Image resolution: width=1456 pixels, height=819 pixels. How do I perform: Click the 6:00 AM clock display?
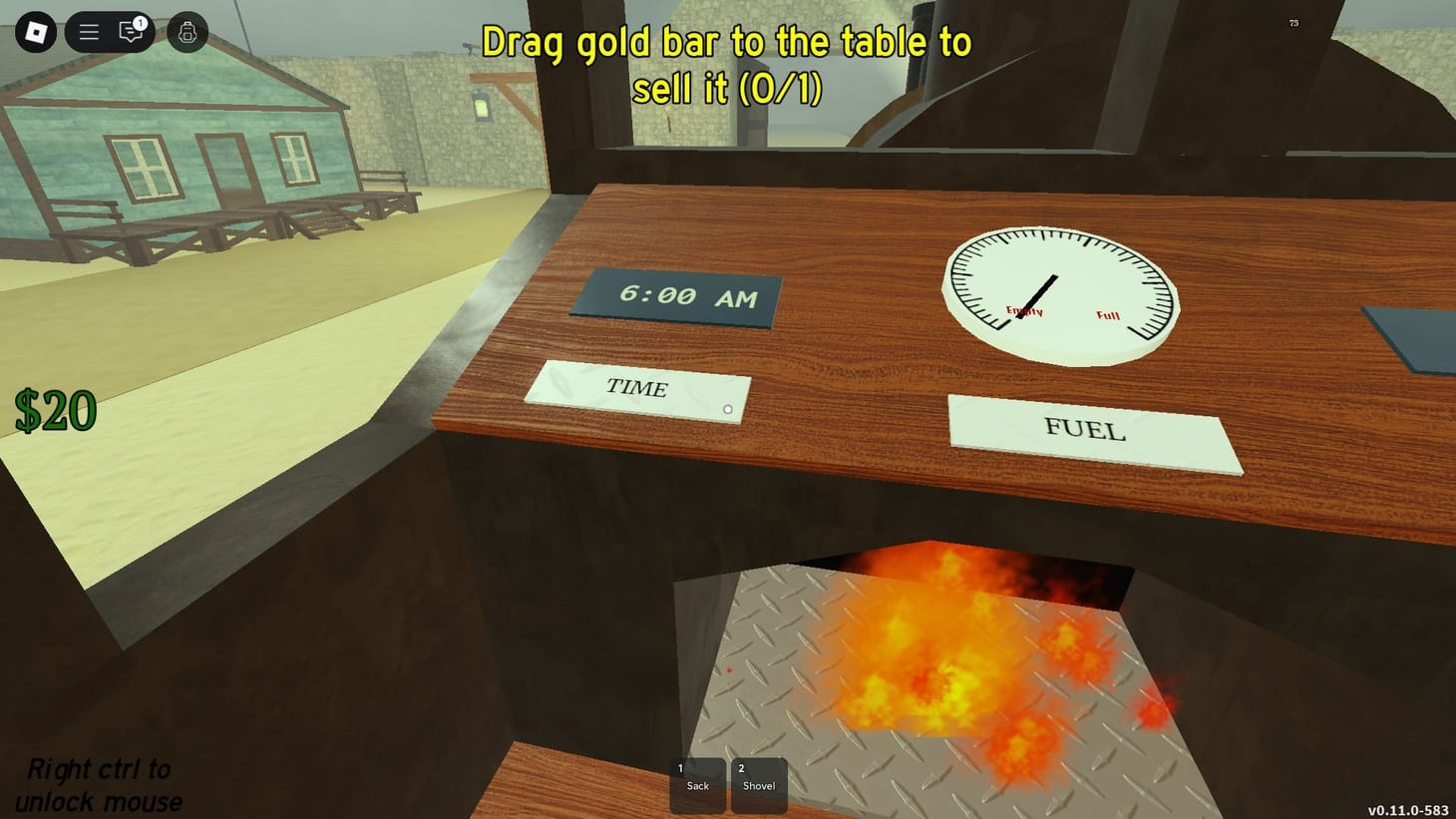click(674, 295)
